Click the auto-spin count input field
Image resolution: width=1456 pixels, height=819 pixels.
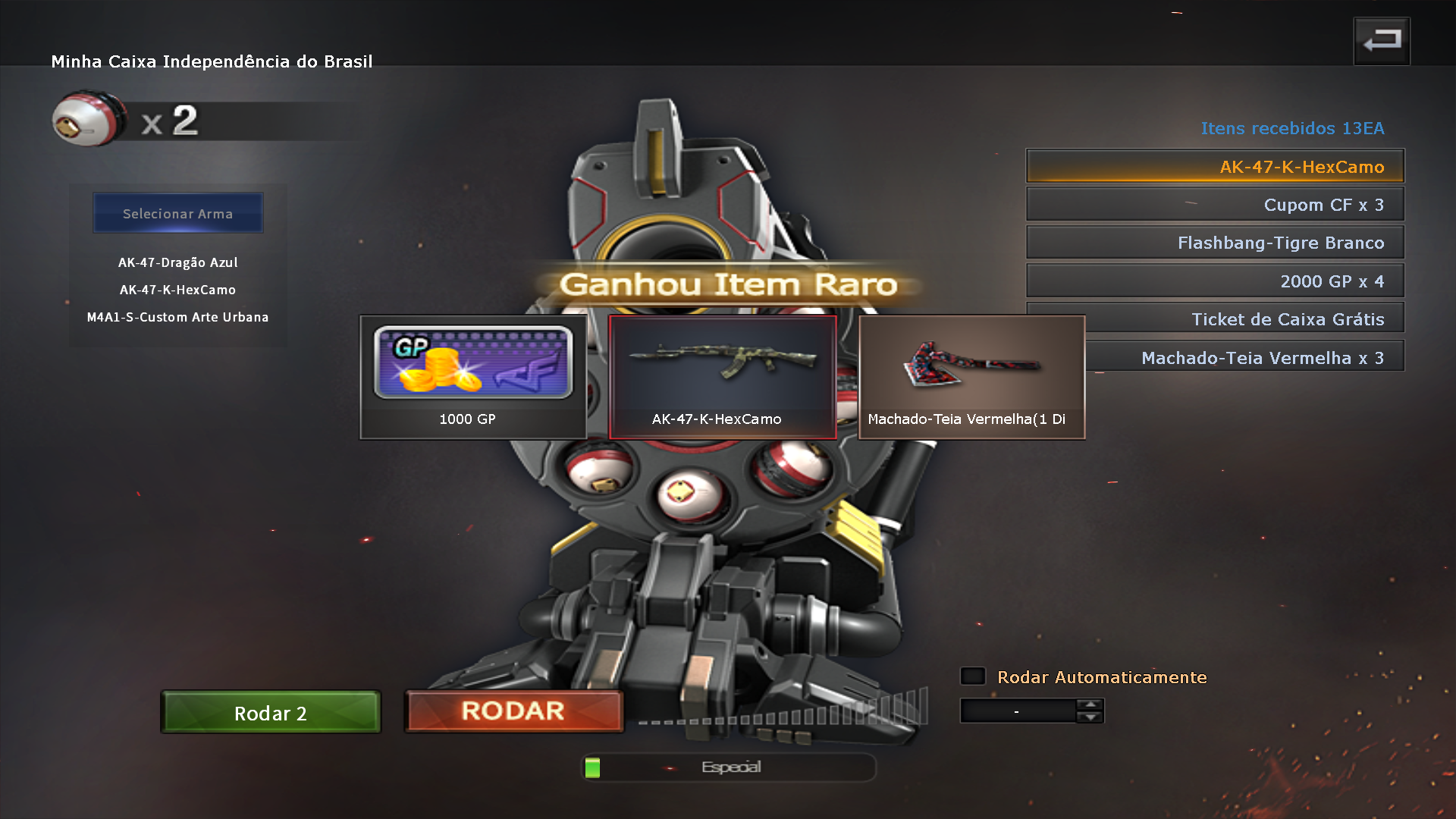(x=1018, y=711)
